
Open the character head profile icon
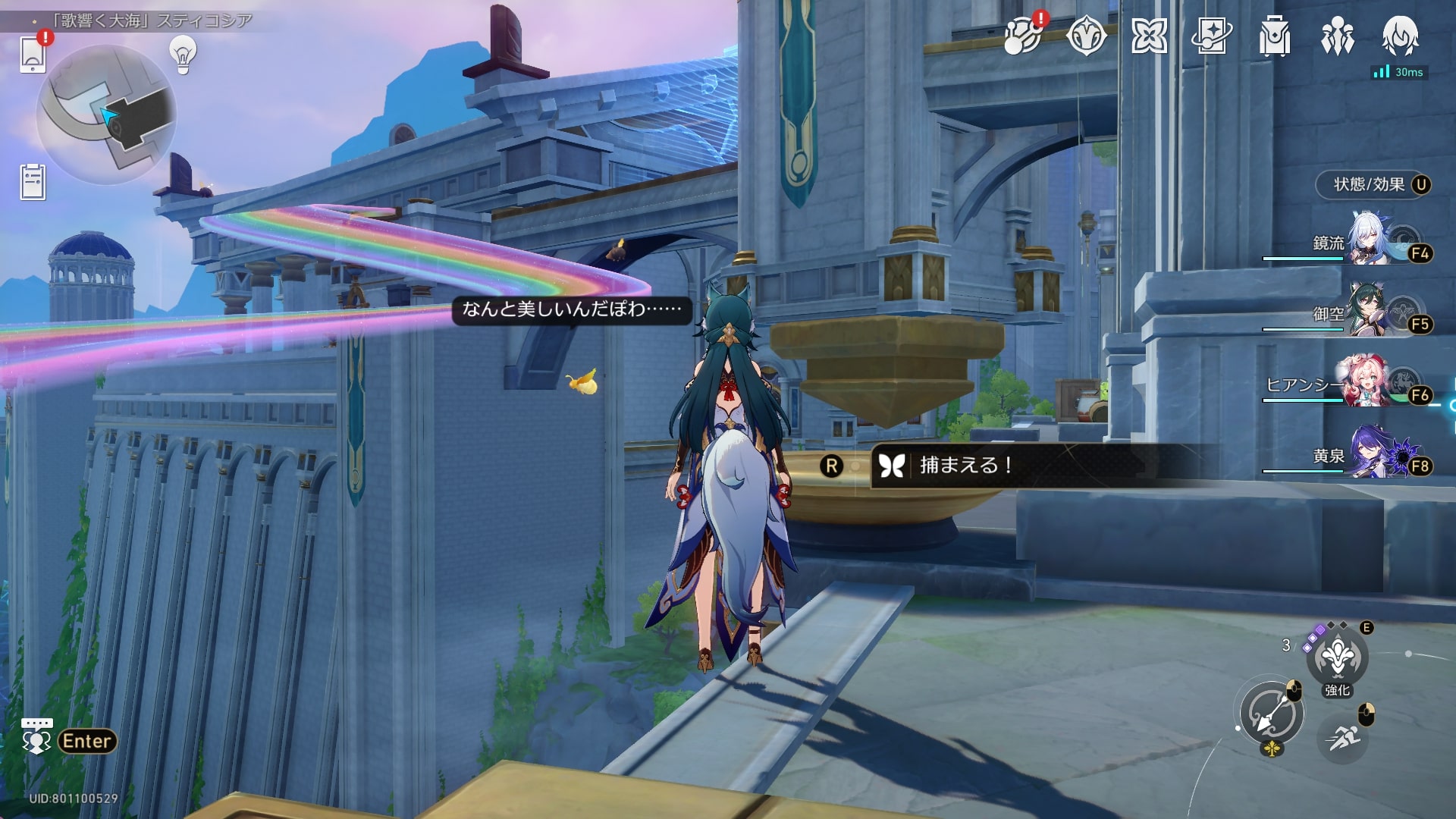click(1400, 36)
